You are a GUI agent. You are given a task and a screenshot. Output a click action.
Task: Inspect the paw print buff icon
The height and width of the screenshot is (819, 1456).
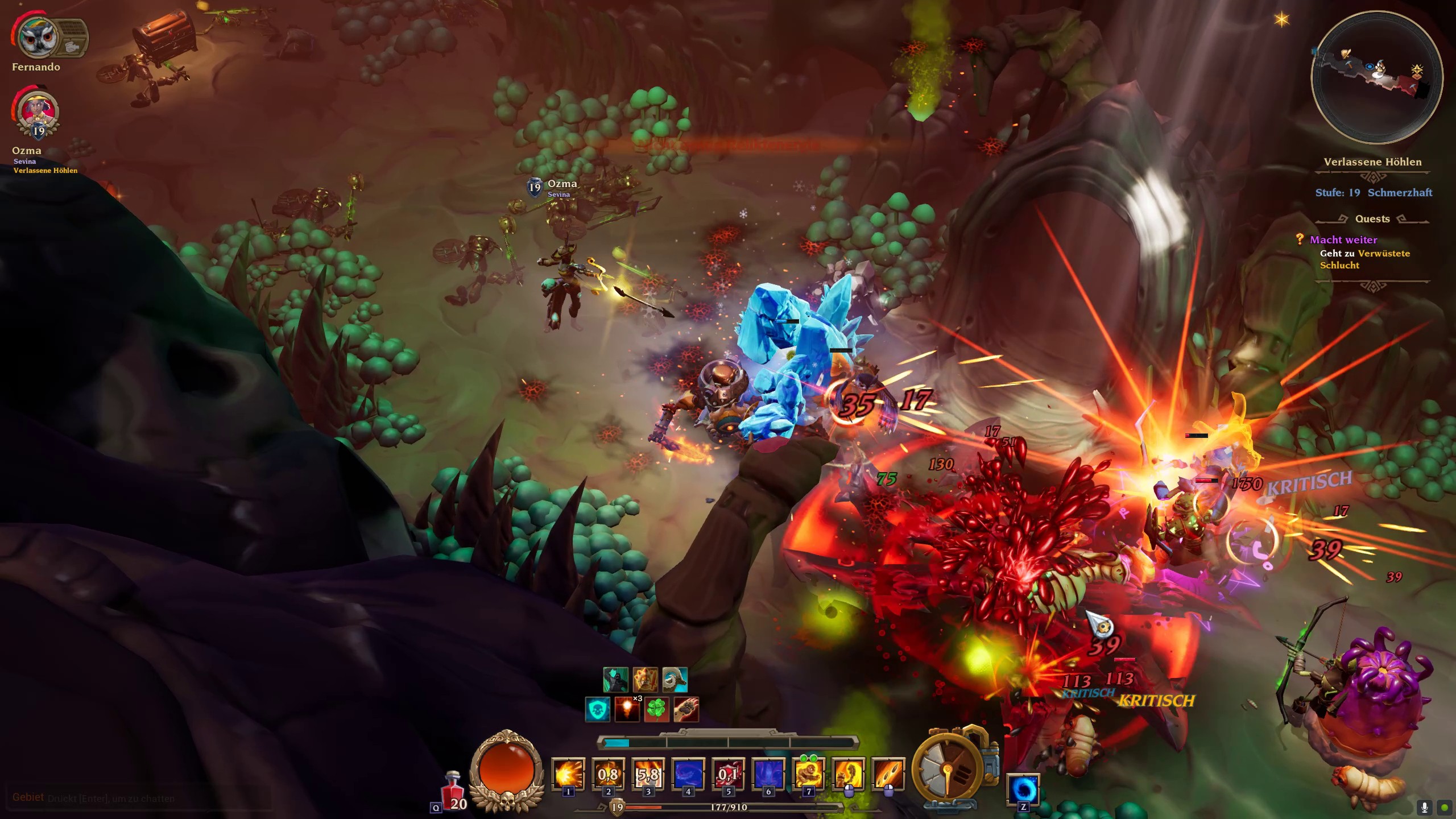point(686,710)
